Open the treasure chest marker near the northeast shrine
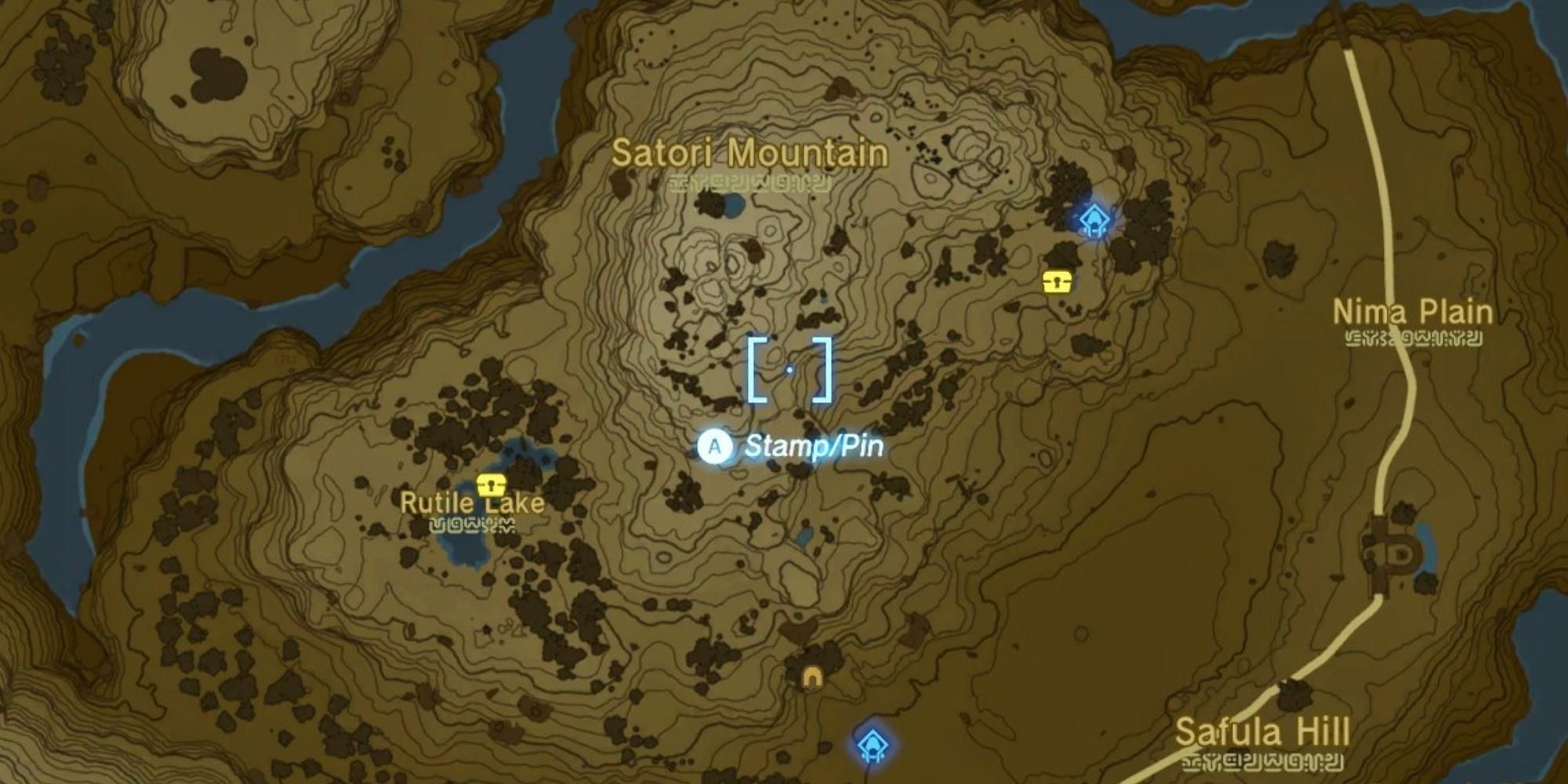The width and height of the screenshot is (1568, 784). [1058, 280]
